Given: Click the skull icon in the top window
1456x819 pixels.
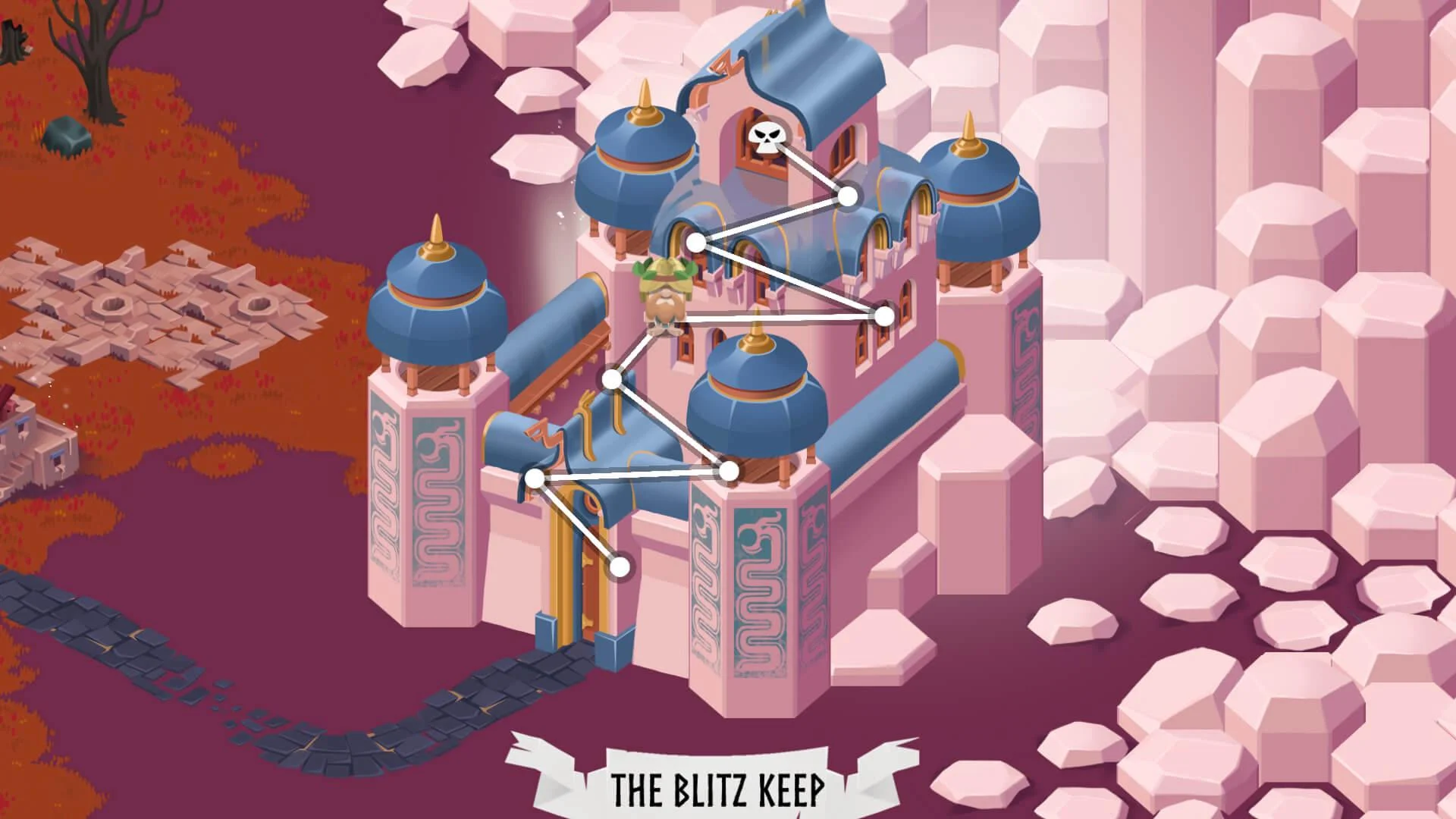Looking at the screenshot, I should point(768,136).
